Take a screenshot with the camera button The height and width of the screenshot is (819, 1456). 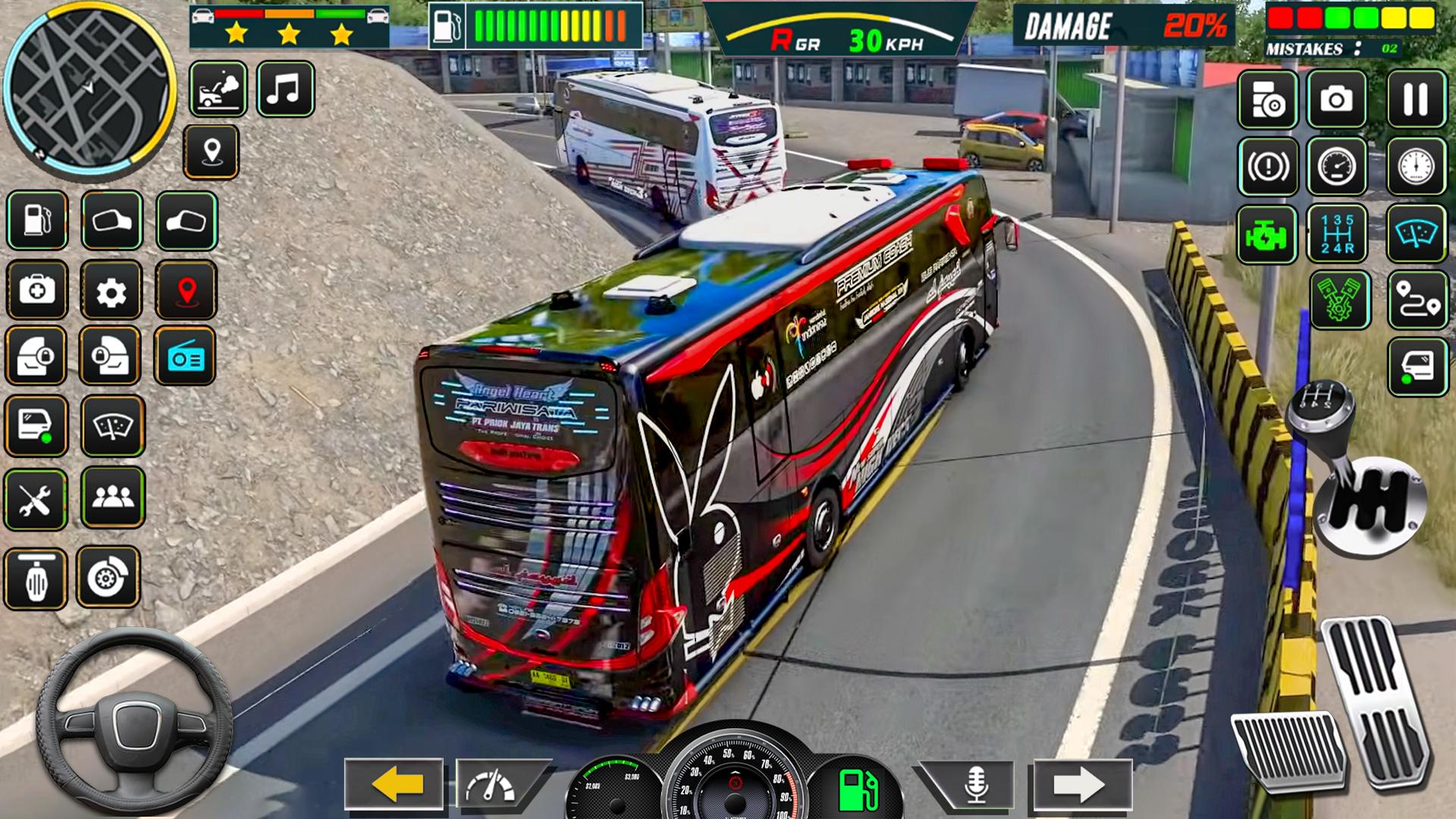(1336, 99)
